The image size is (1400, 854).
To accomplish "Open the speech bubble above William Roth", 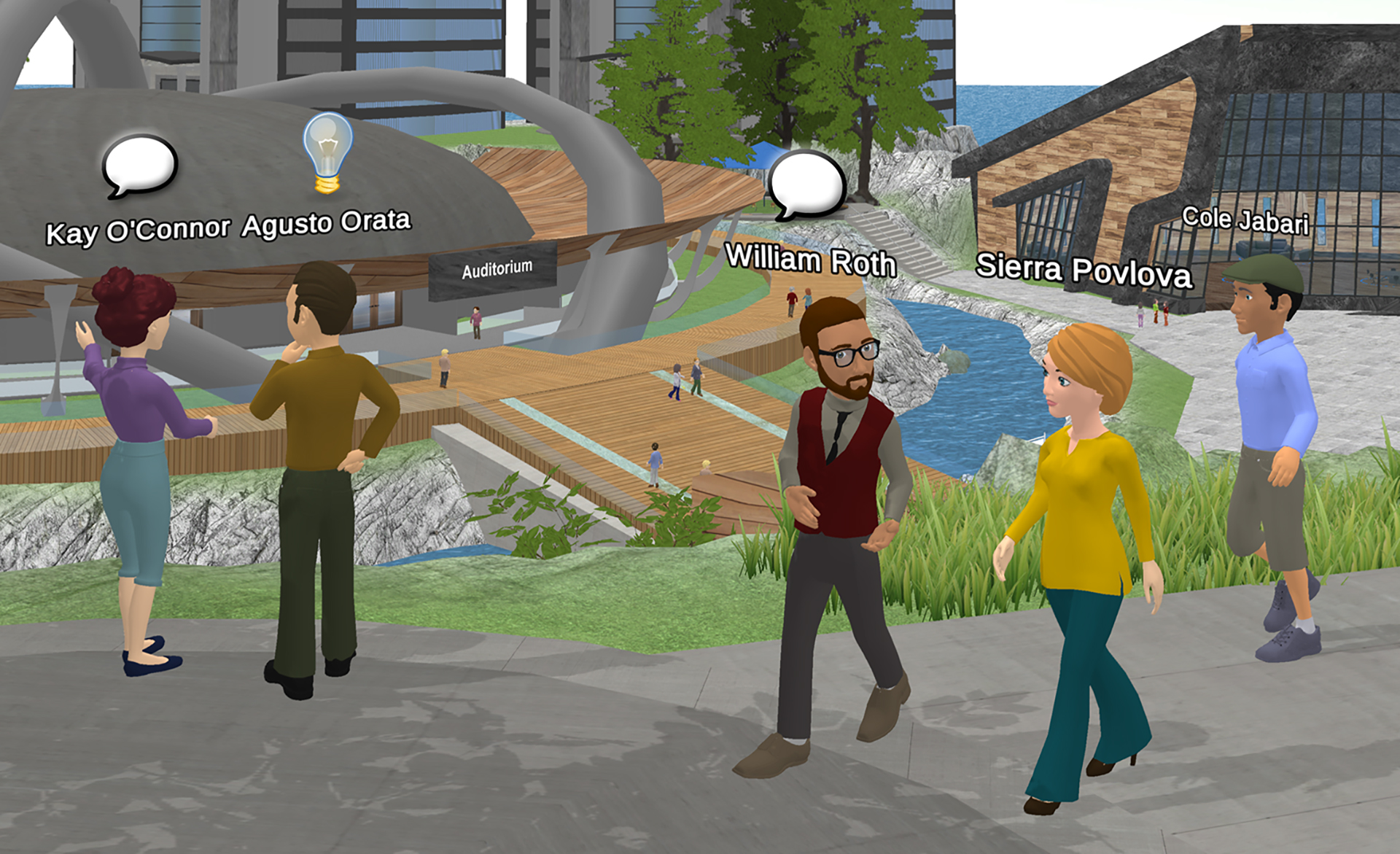I will point(806,185).
